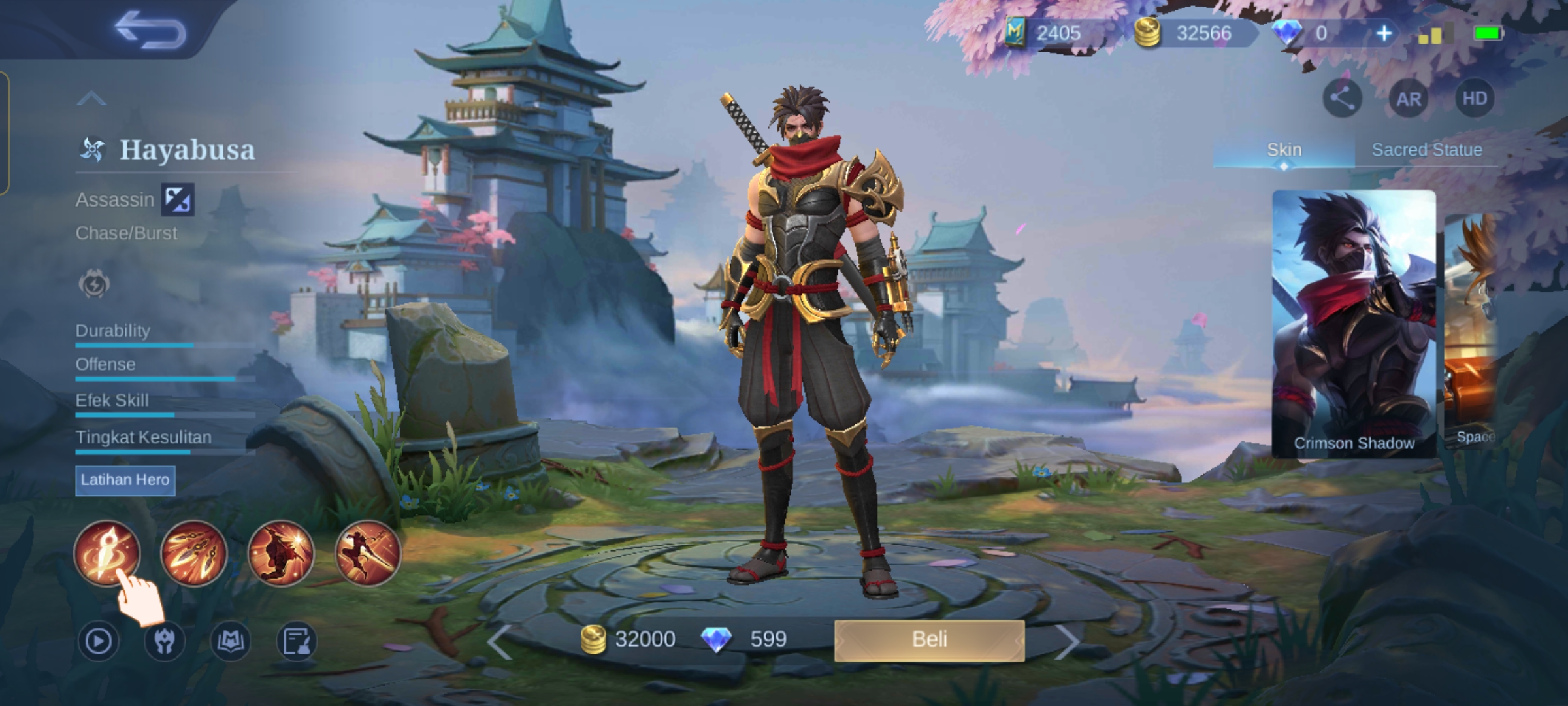Show the triple shuriken skill details
Viewport: 1568px width, 706px height.
click(x=194, y=553)
